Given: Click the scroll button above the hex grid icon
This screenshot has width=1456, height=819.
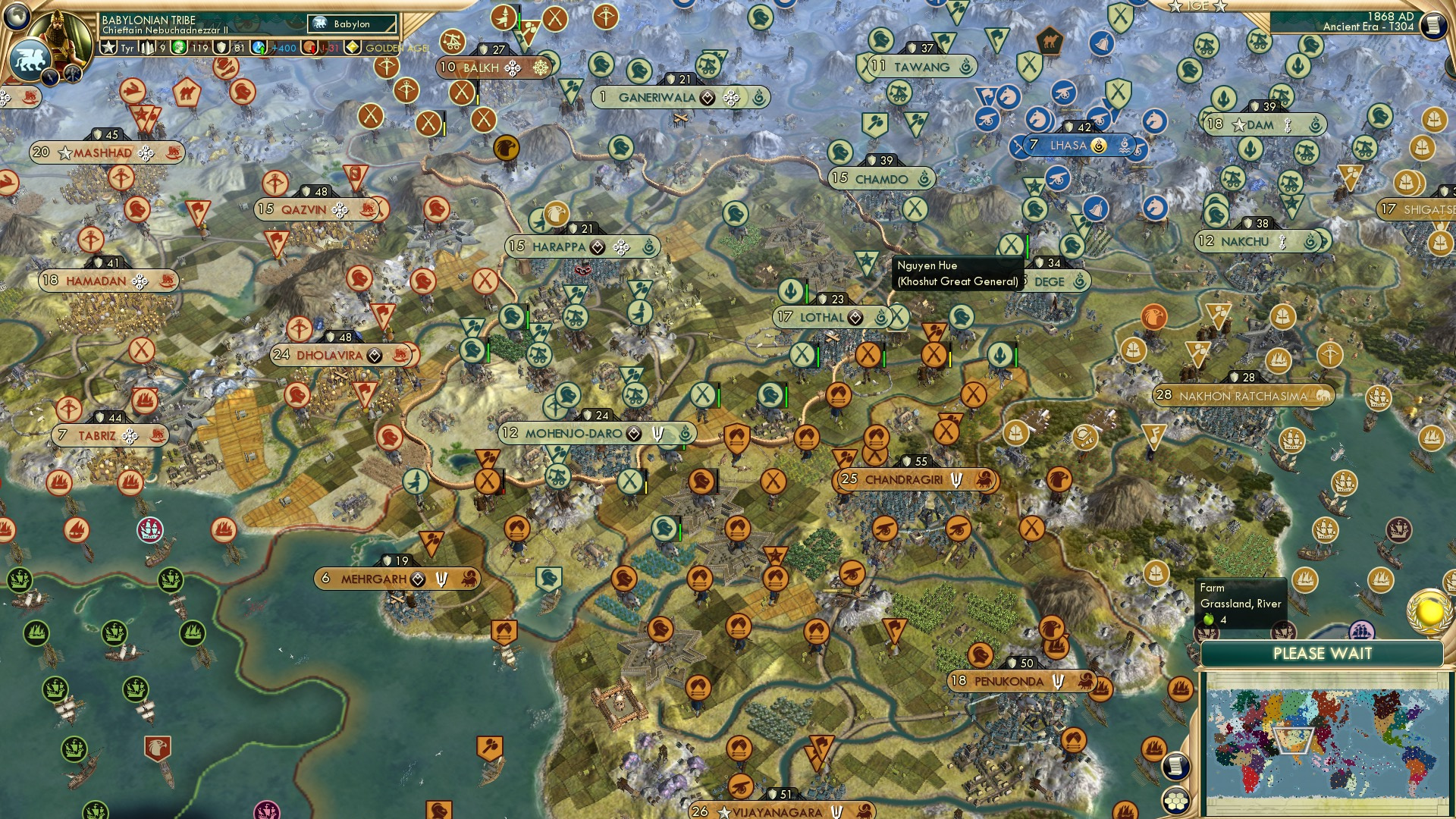Looking at the screenshot, I should click(x=1177, y=767).
